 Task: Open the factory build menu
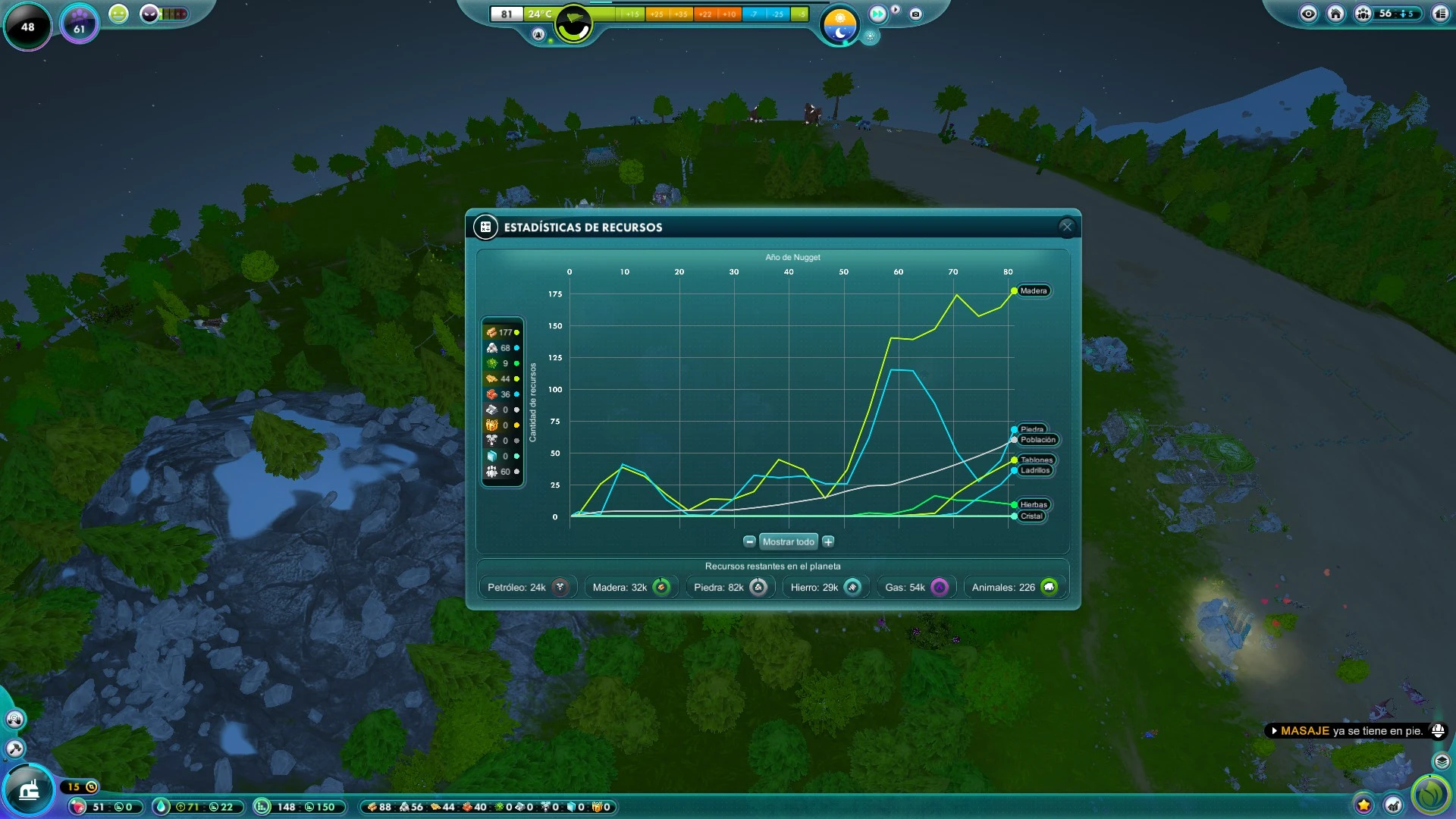pos(29,791)
